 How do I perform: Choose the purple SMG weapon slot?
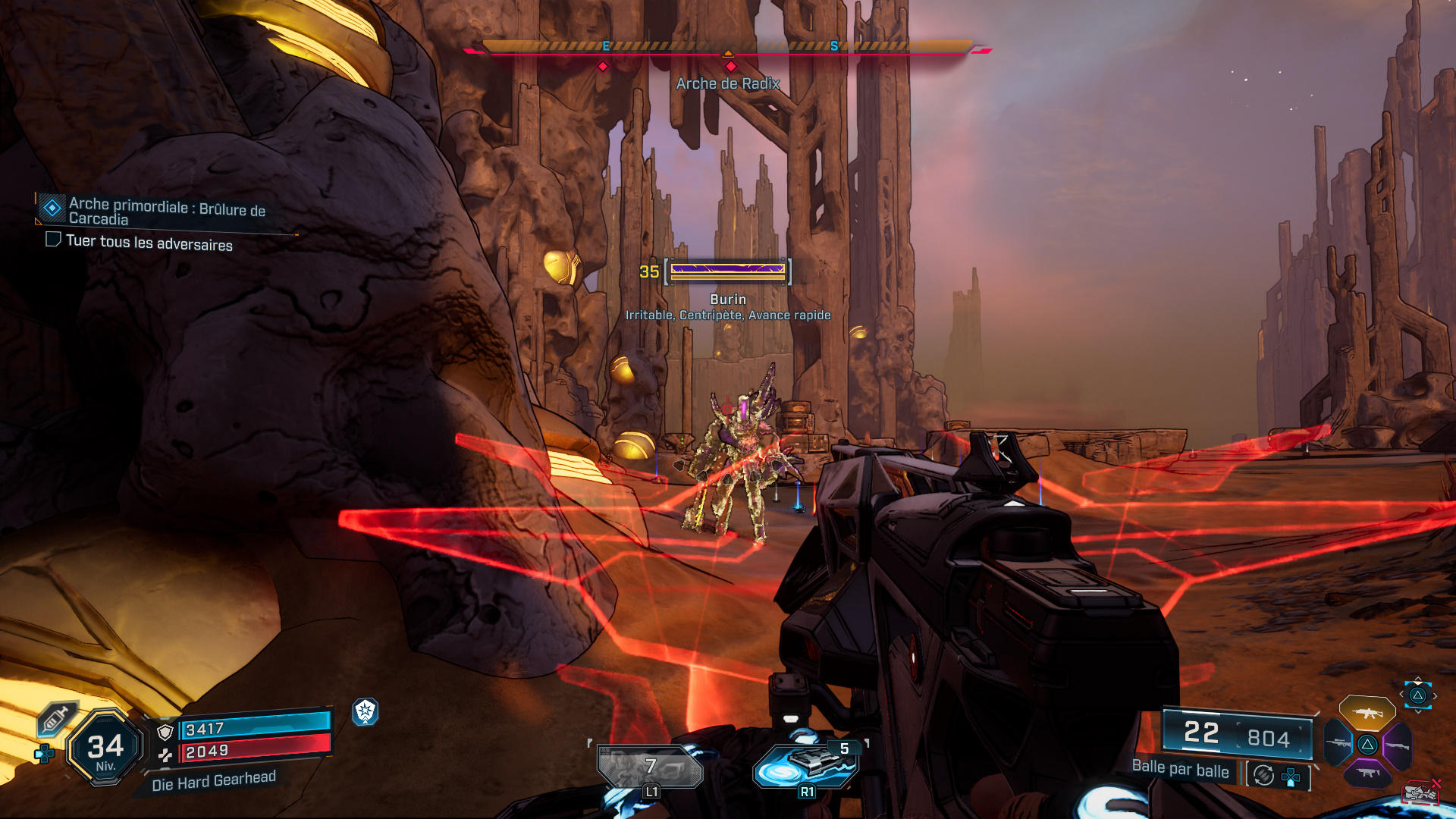point(1367,773)
